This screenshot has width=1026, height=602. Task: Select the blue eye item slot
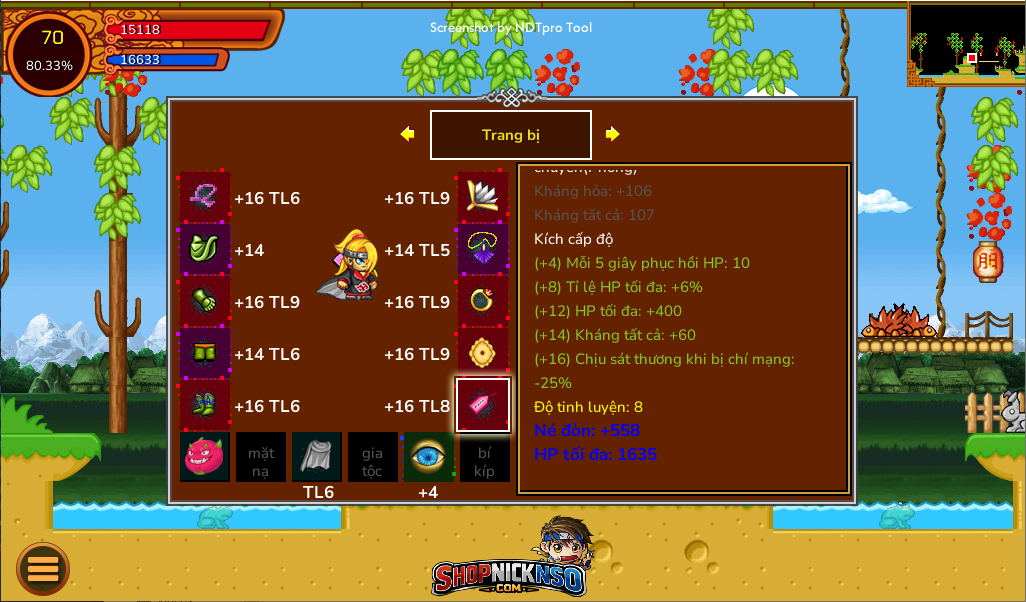tap(428, 457)
